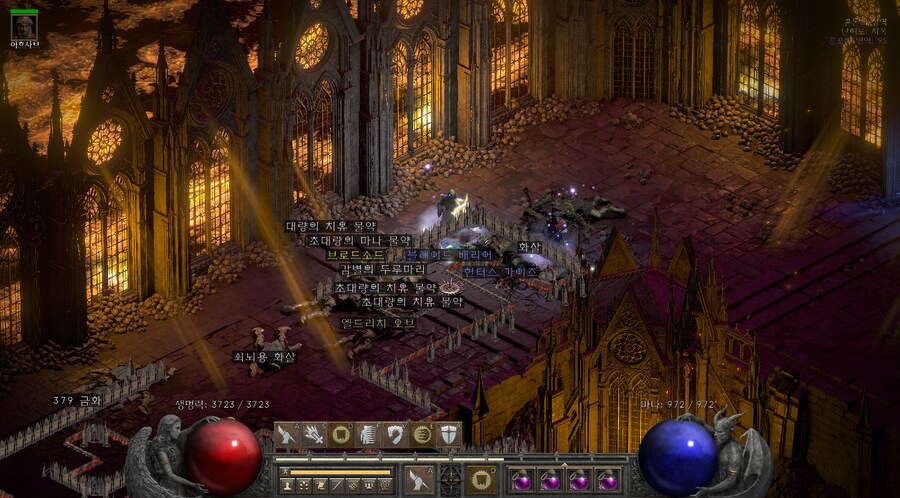Viewport: 900px width, 498px height.
Task: Activate the radiating sword skill (S)
Action: pyautogui.click(x=314, y=435)
